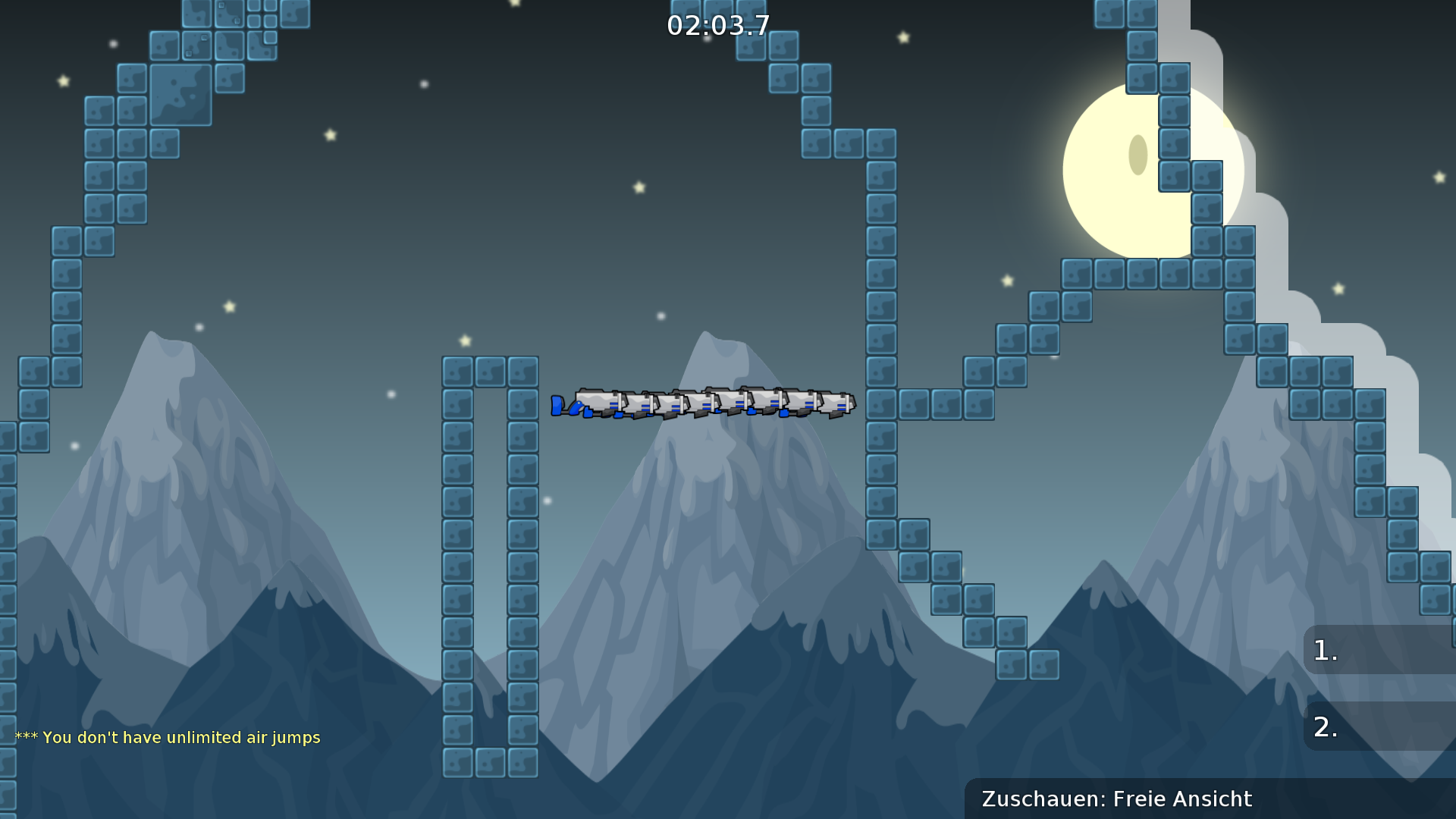Screen dimensions: 1456x819
Task: Click the yellow air jumps chat message
Action: tap(168, 736)
